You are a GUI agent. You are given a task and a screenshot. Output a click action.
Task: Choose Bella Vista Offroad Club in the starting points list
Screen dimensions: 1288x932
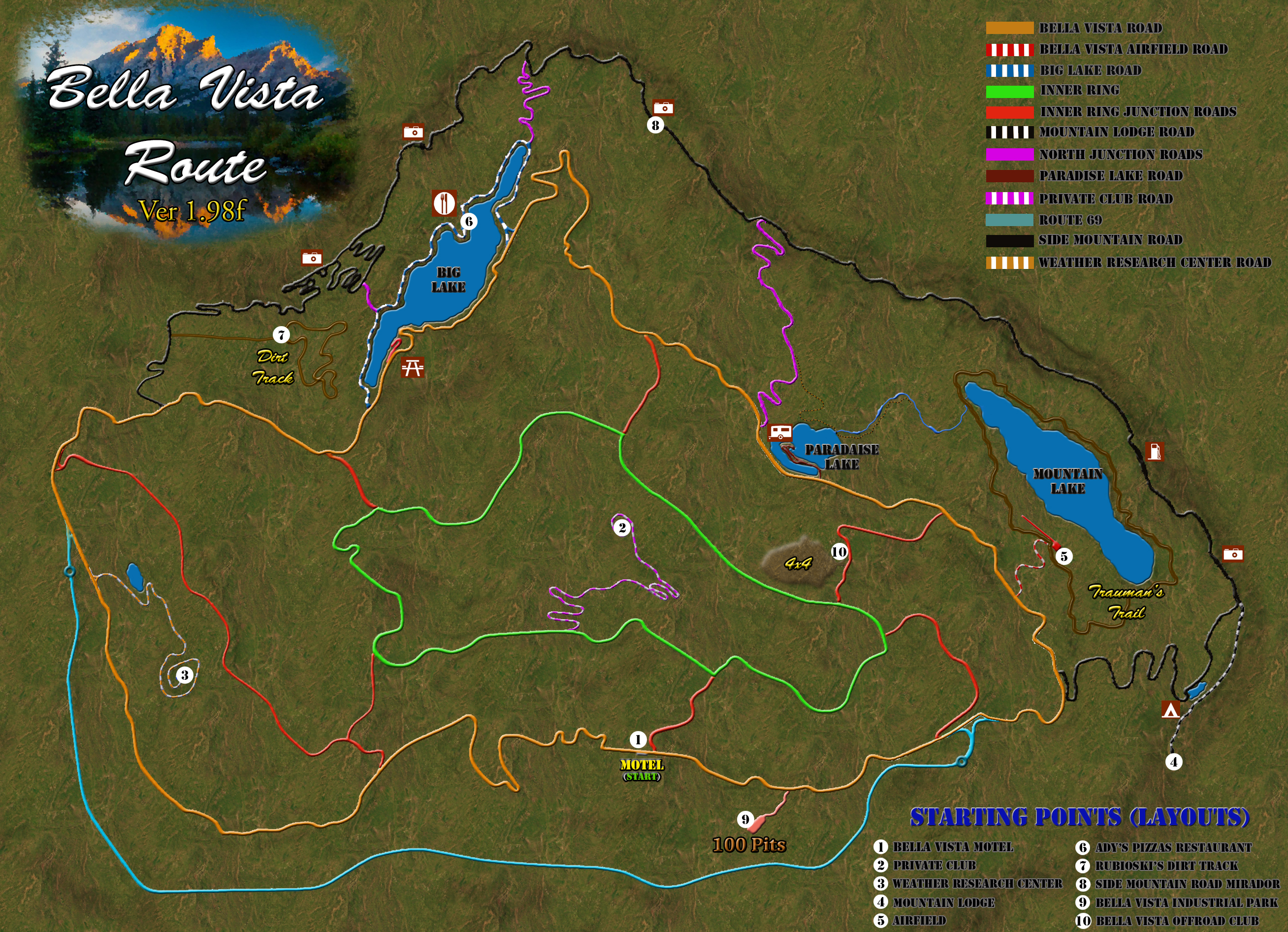click(1177, 921)
